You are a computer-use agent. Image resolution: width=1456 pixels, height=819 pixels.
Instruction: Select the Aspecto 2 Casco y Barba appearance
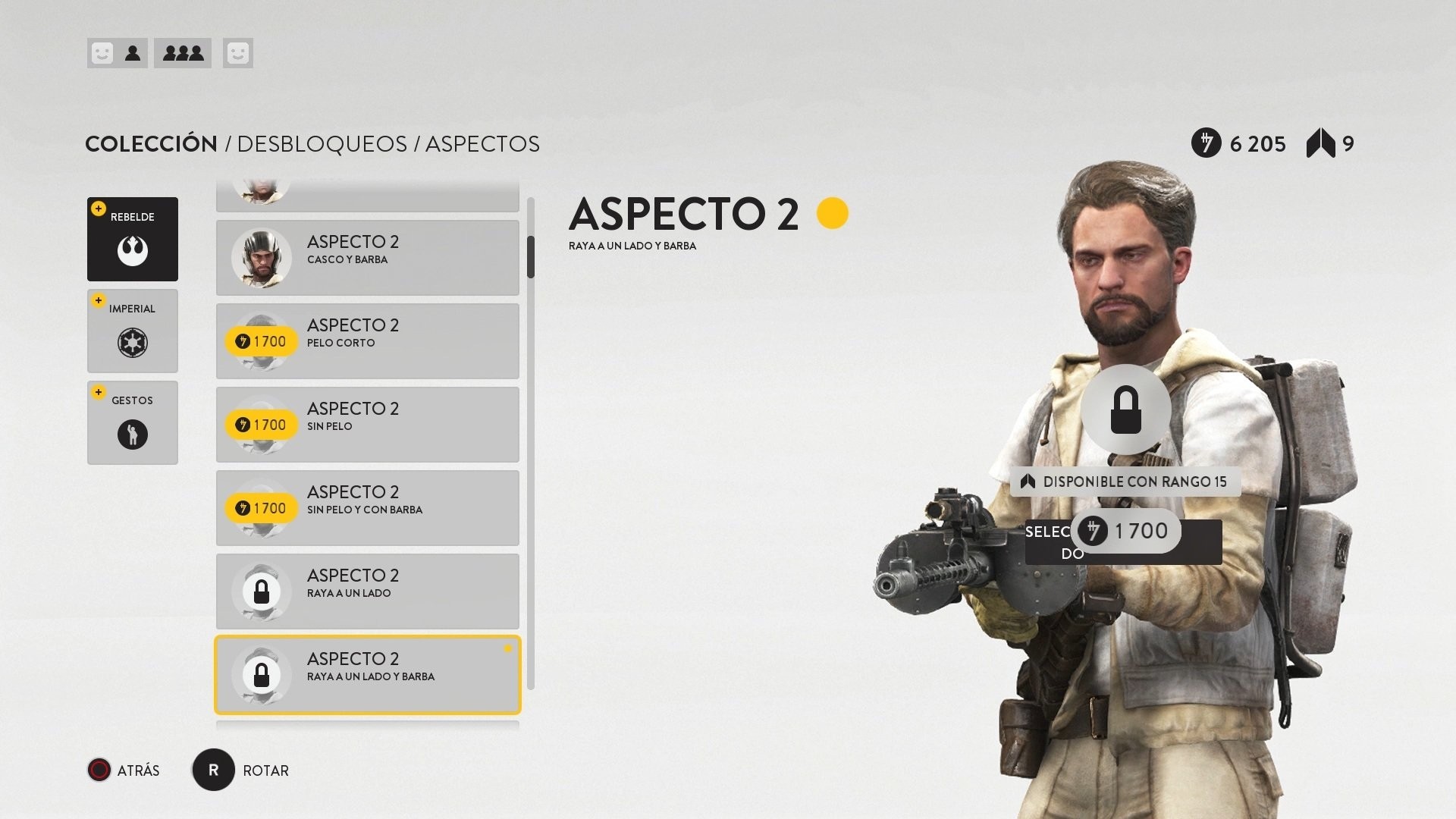point(367,258)
